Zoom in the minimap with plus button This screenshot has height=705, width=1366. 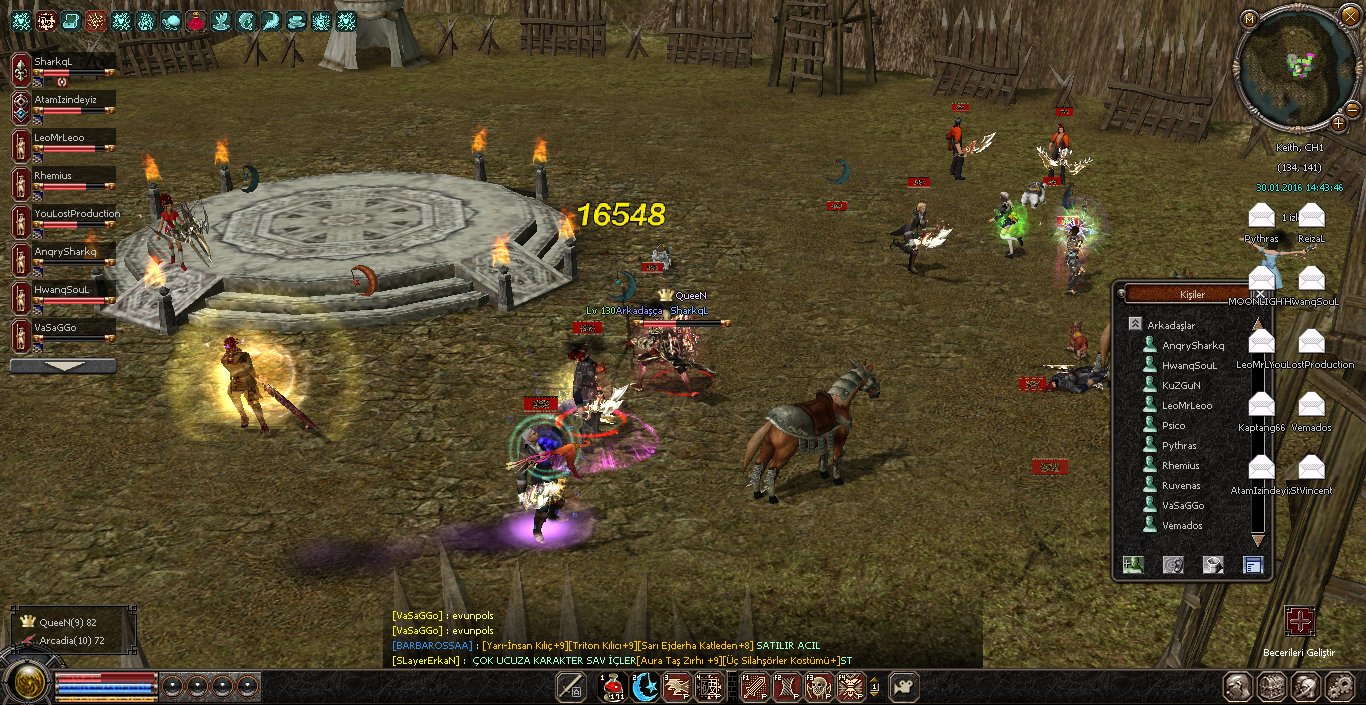1339,123
